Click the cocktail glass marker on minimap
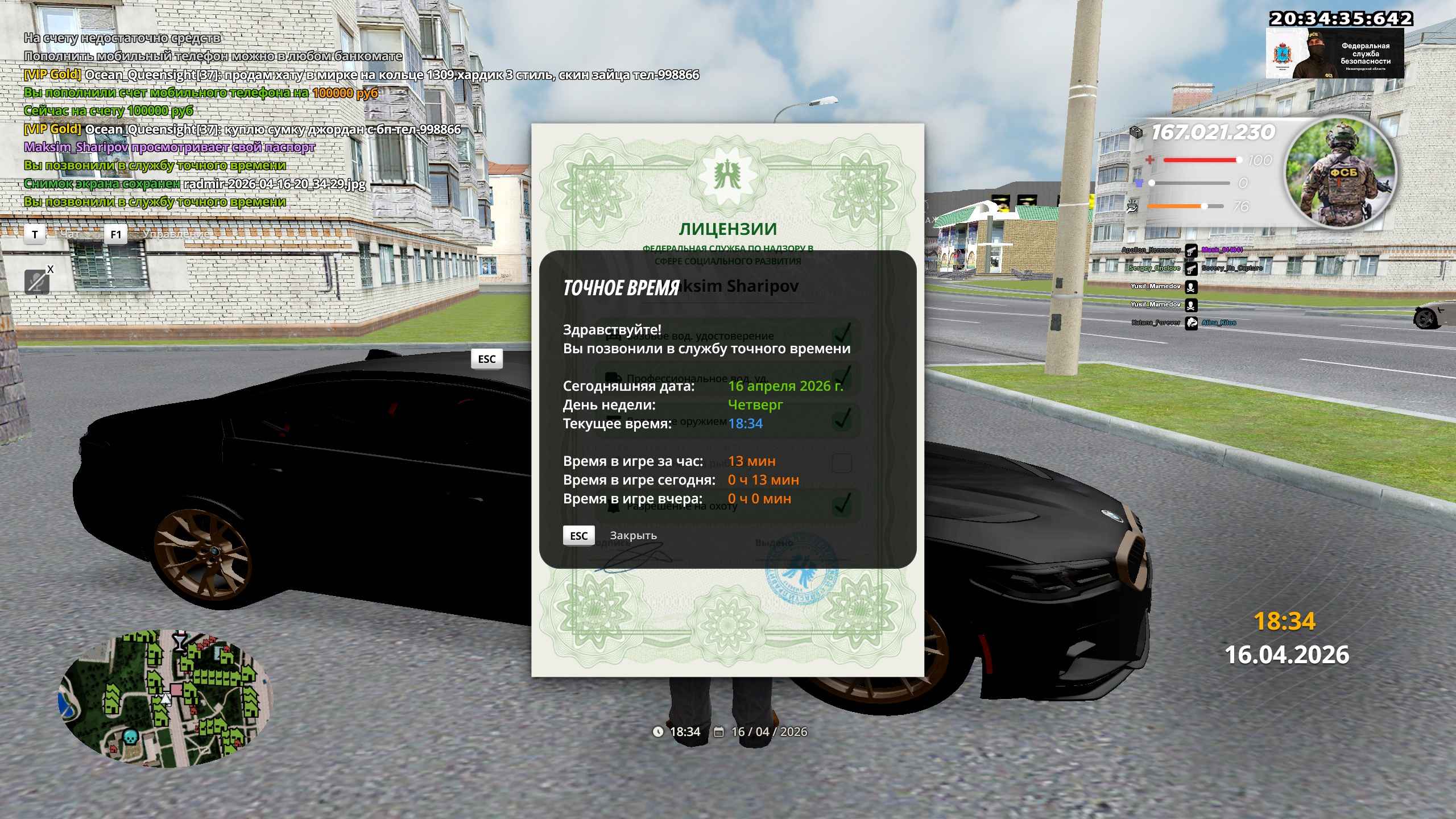 (x=180, y=641)
